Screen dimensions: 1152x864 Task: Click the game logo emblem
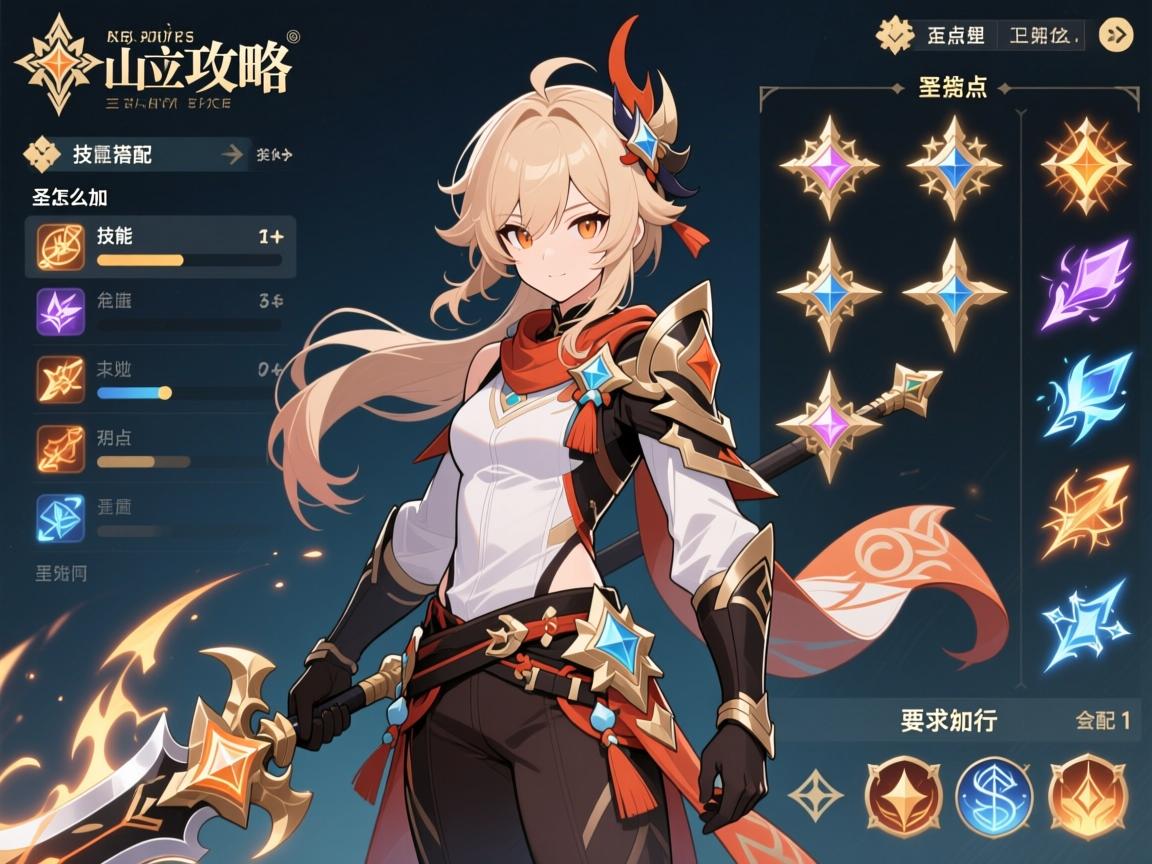[61, 62]
